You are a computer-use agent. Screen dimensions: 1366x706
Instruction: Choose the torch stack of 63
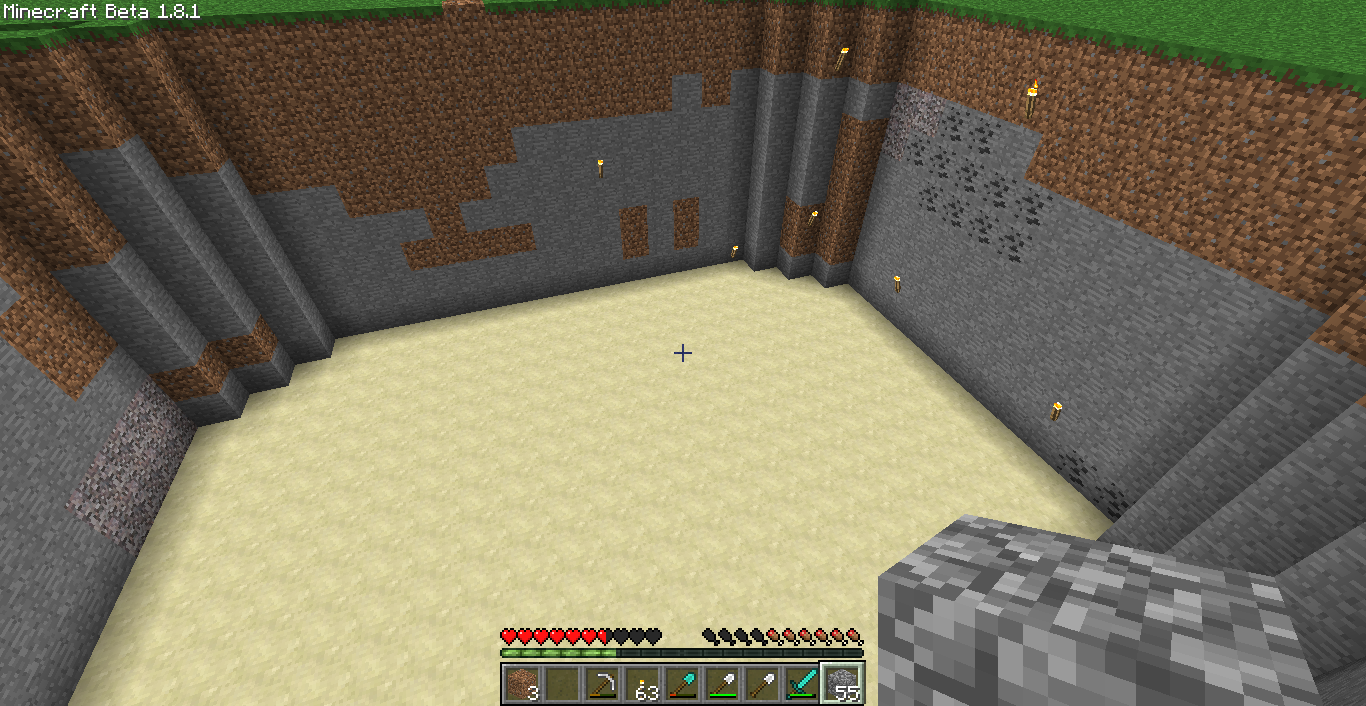641,683
